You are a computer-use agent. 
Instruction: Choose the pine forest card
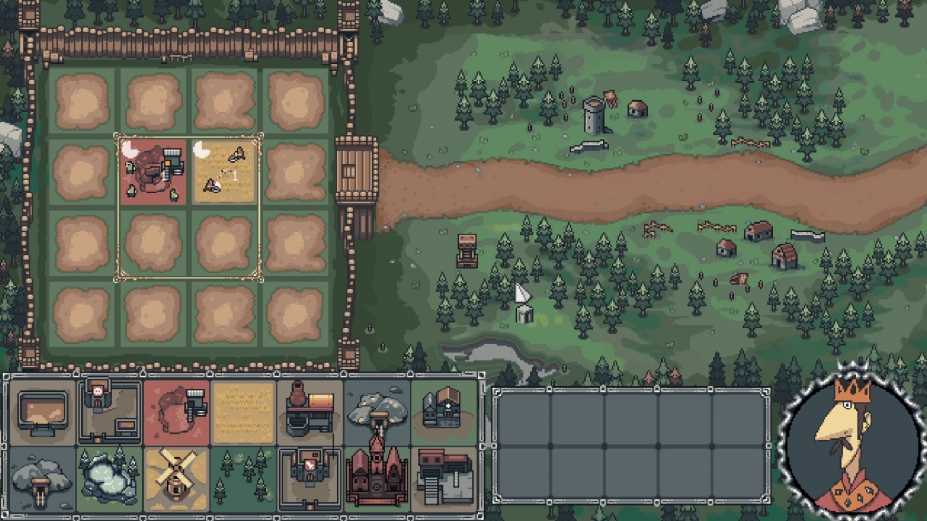(243, 476)
